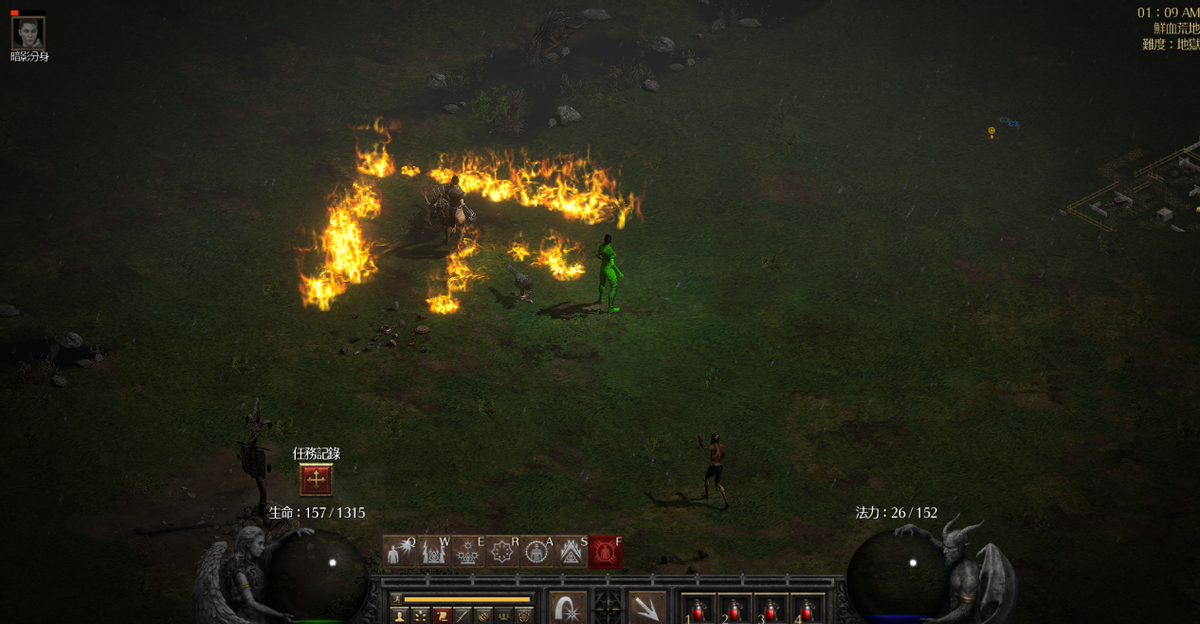The image size is (1200, 624).
Task: Activate the E hotkey skill icon
Action: (x=467, y=551)
